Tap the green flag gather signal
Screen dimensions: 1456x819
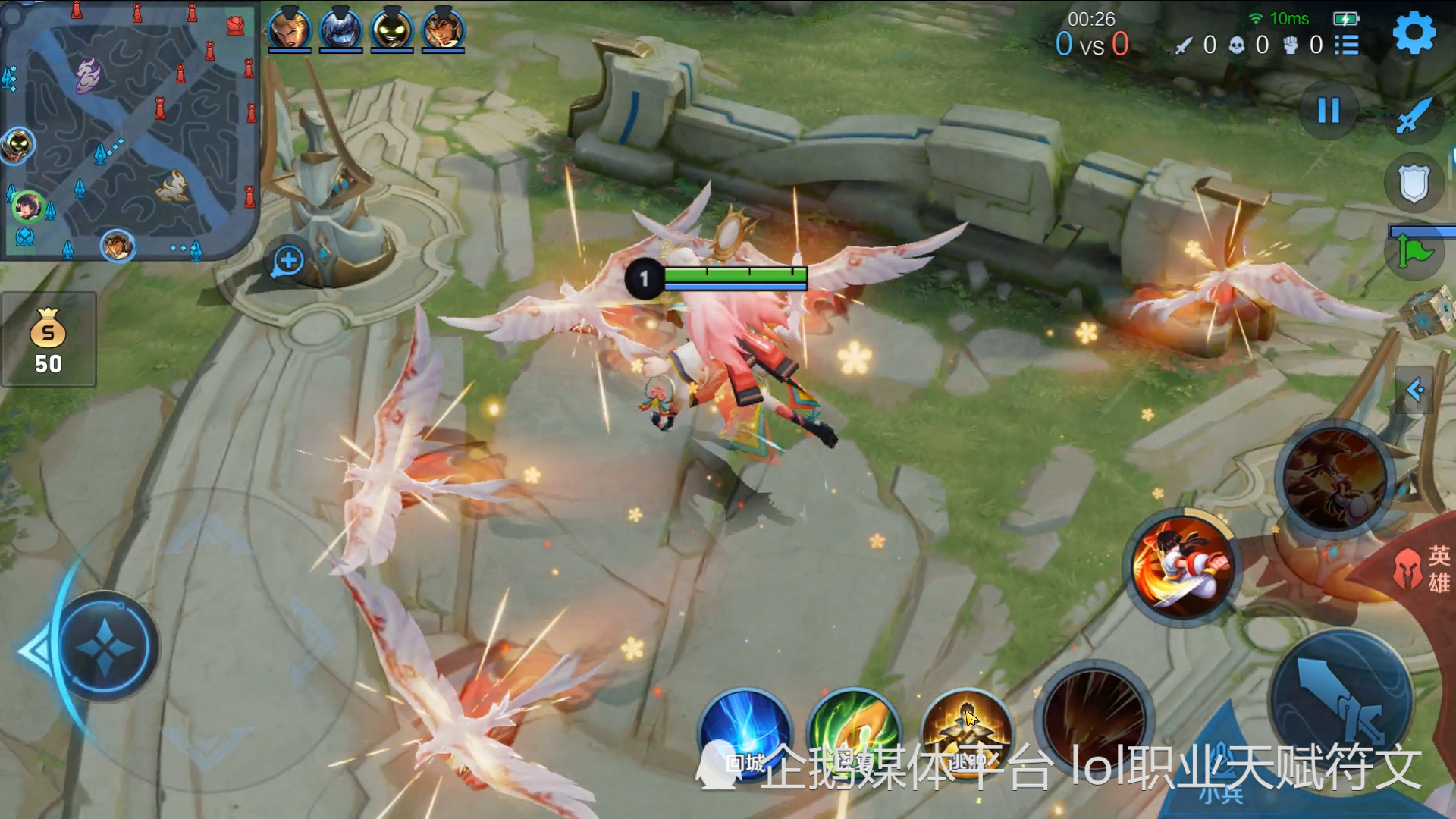pos(1414,251)
